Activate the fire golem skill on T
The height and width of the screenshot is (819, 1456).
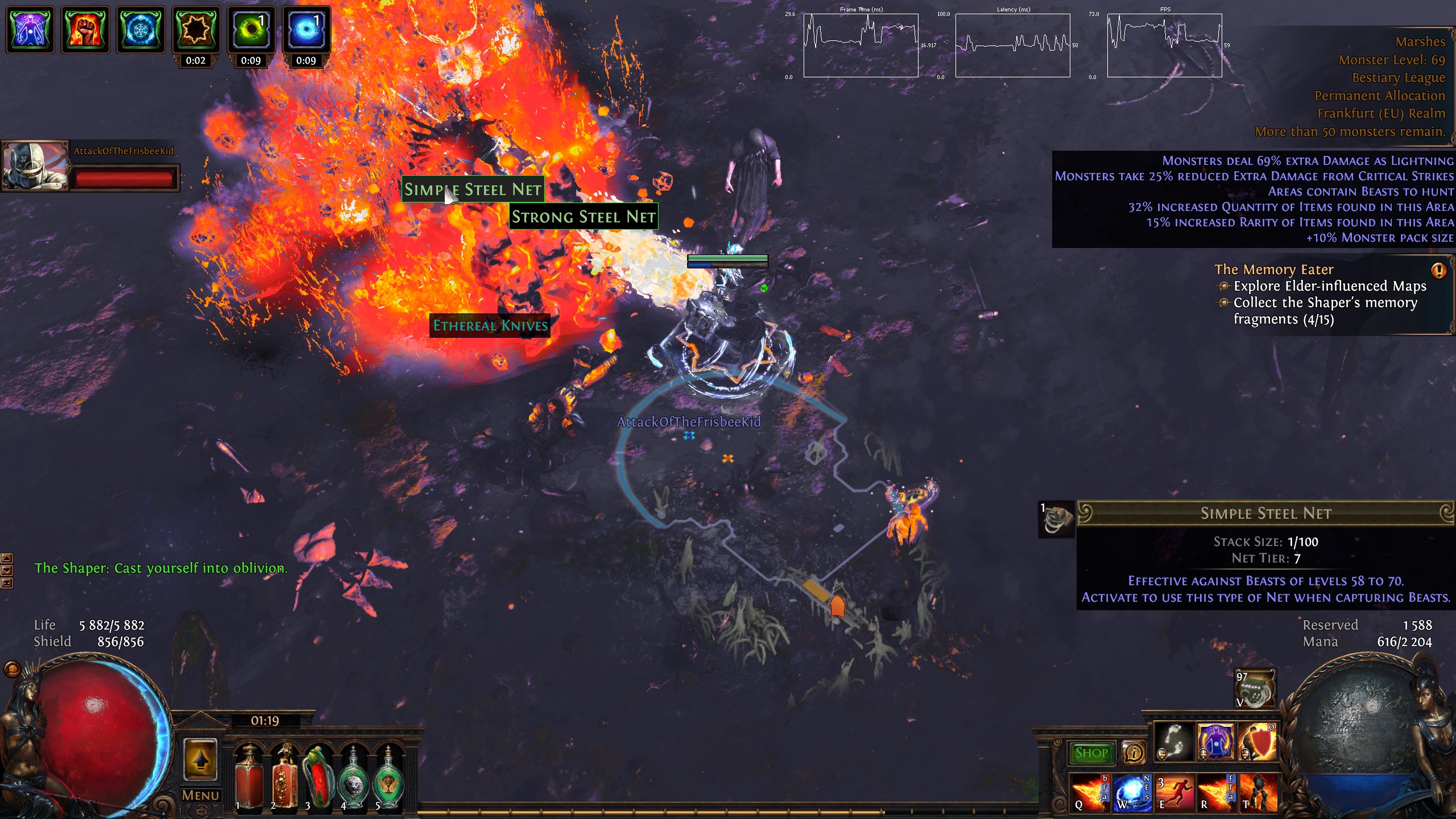[x=1259, y=792]
